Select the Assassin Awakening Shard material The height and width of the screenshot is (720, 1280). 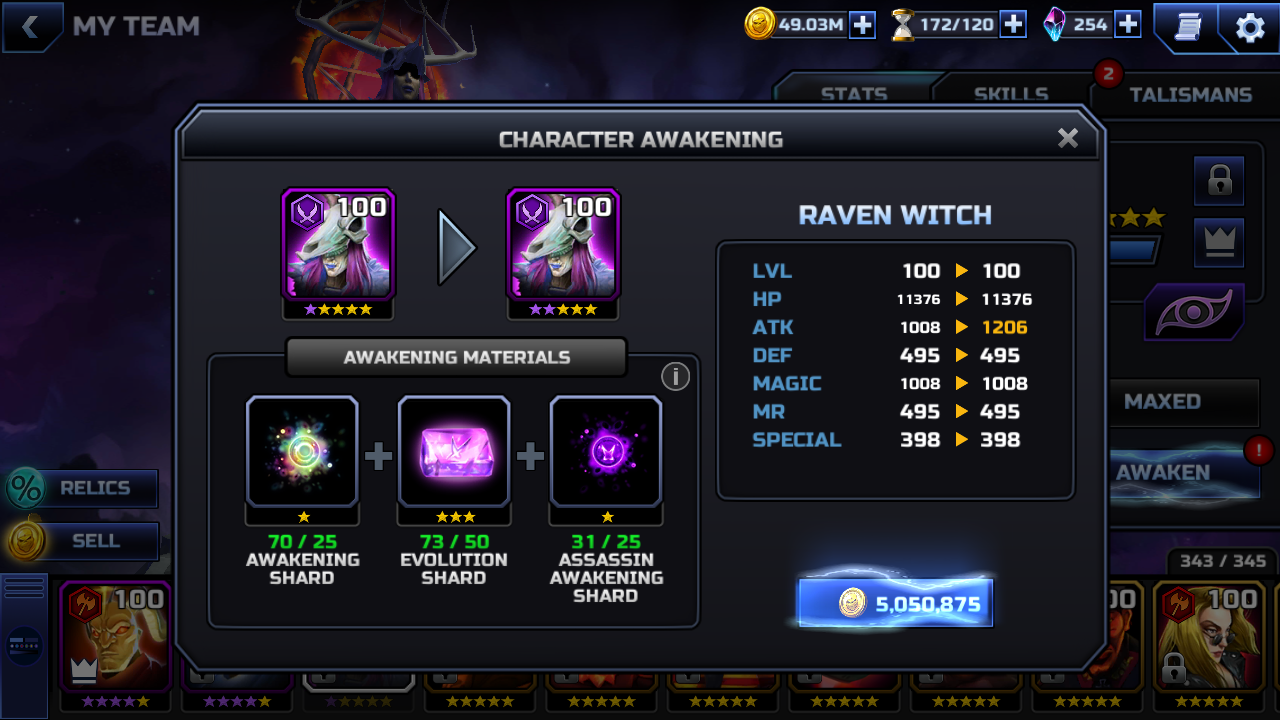606,452
